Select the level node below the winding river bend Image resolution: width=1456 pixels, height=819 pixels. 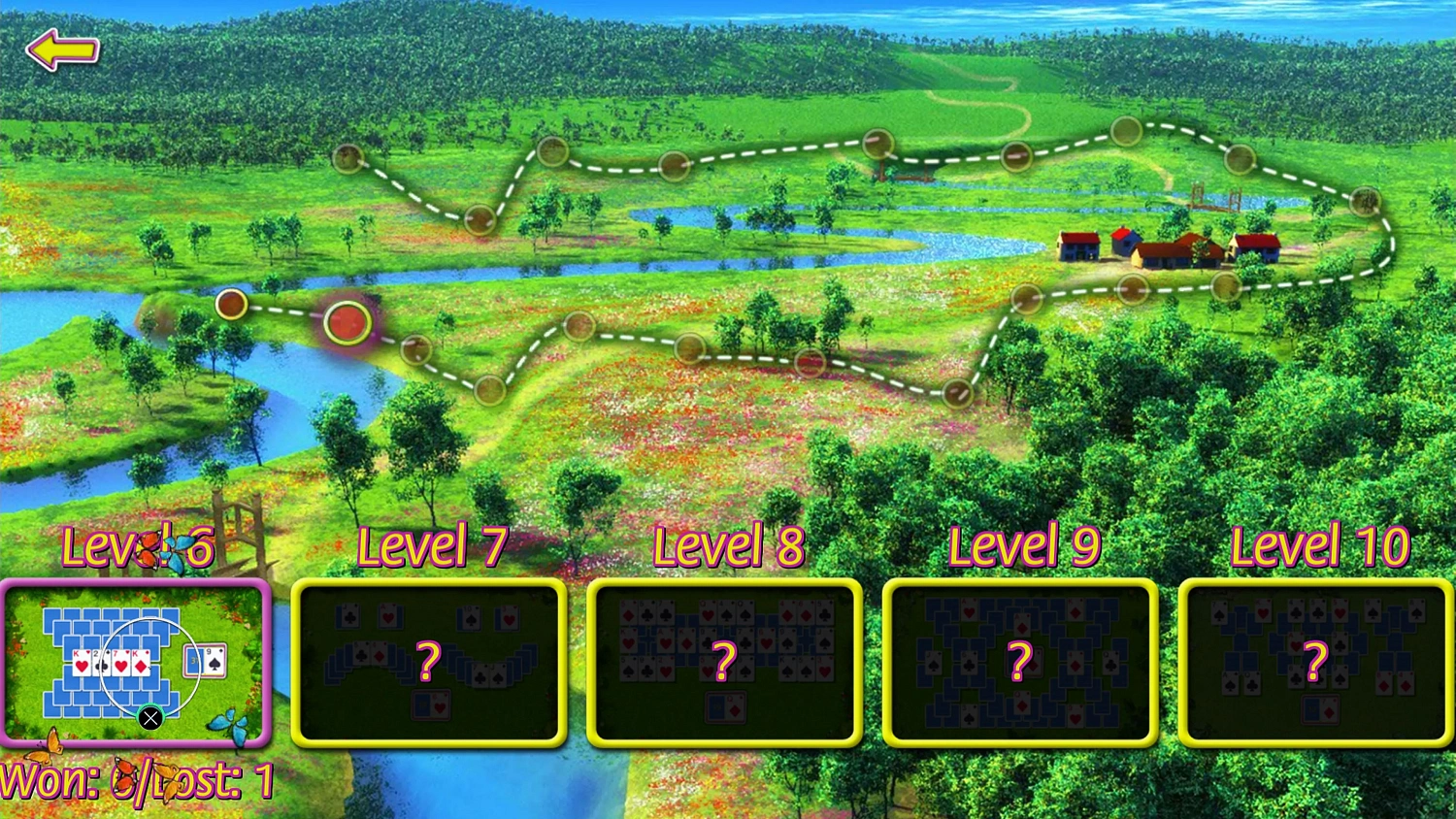click(488, 390)
